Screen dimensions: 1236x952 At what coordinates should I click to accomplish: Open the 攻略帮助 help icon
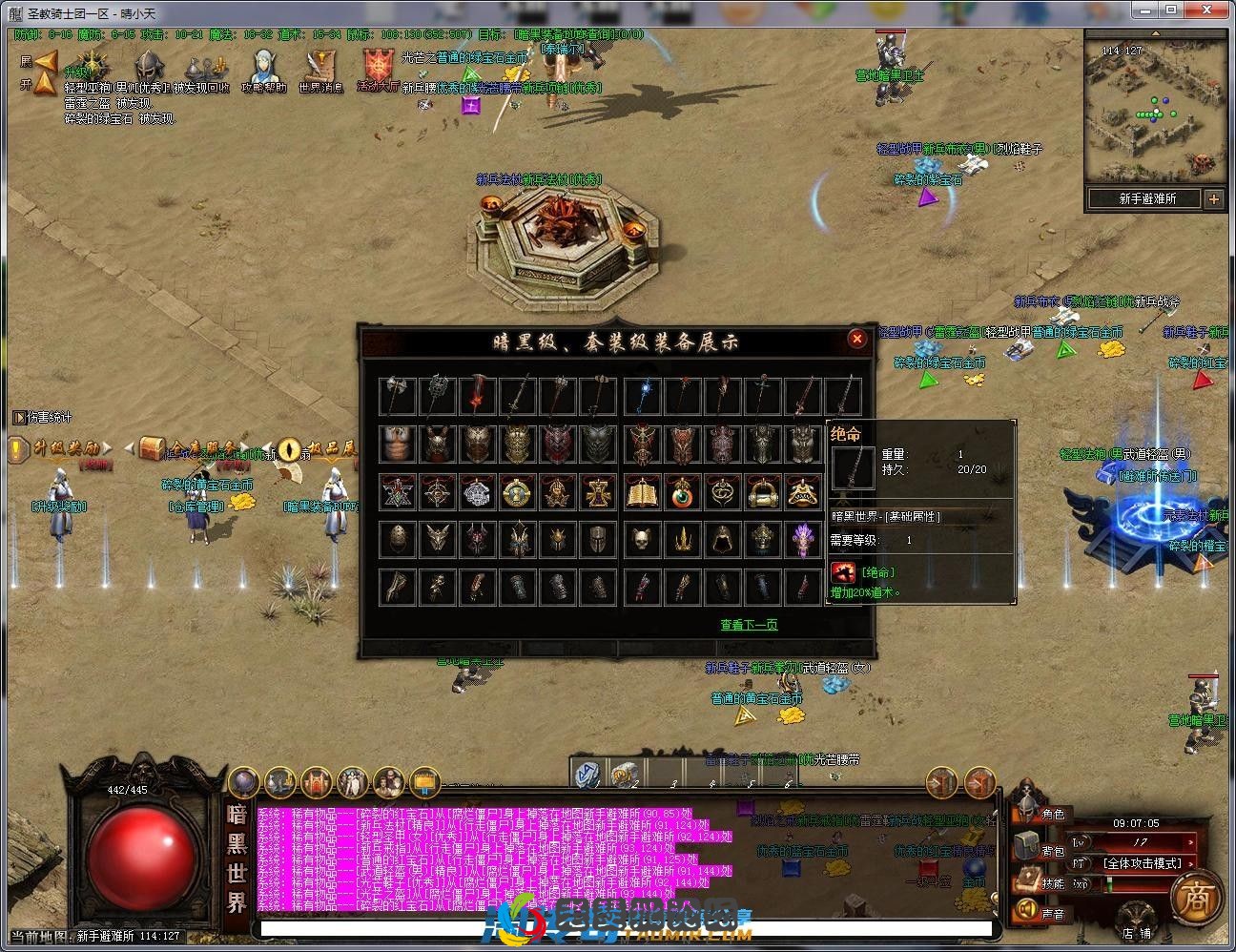tap(265, 65)
